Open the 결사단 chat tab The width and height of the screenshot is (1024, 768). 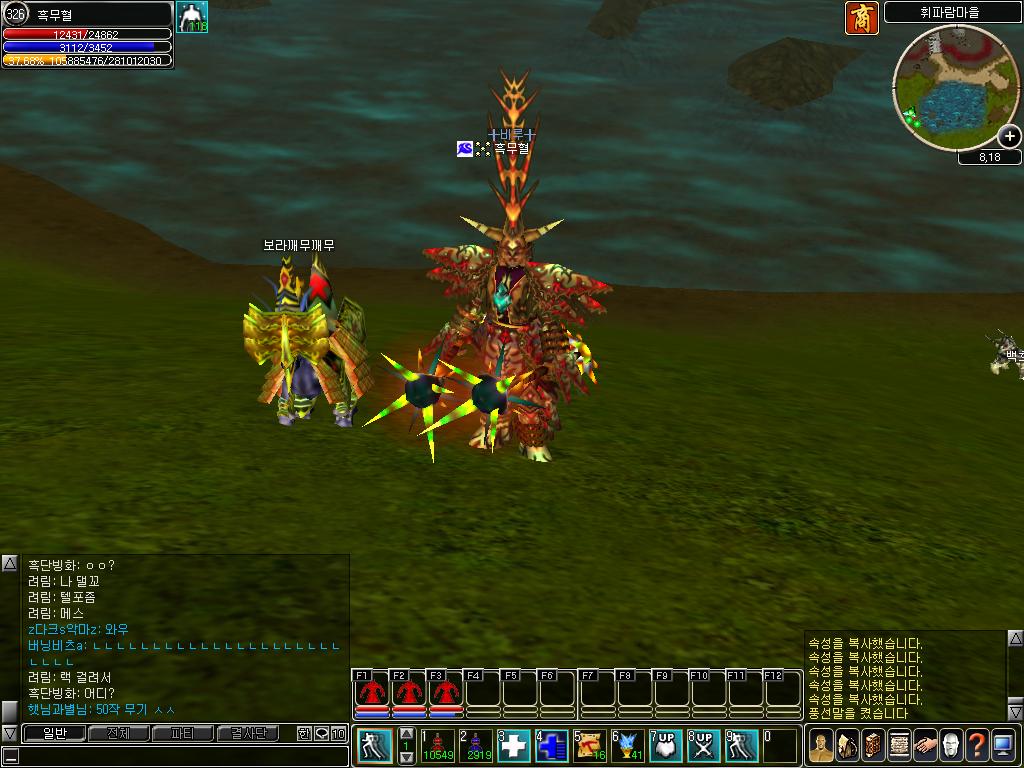248,734
